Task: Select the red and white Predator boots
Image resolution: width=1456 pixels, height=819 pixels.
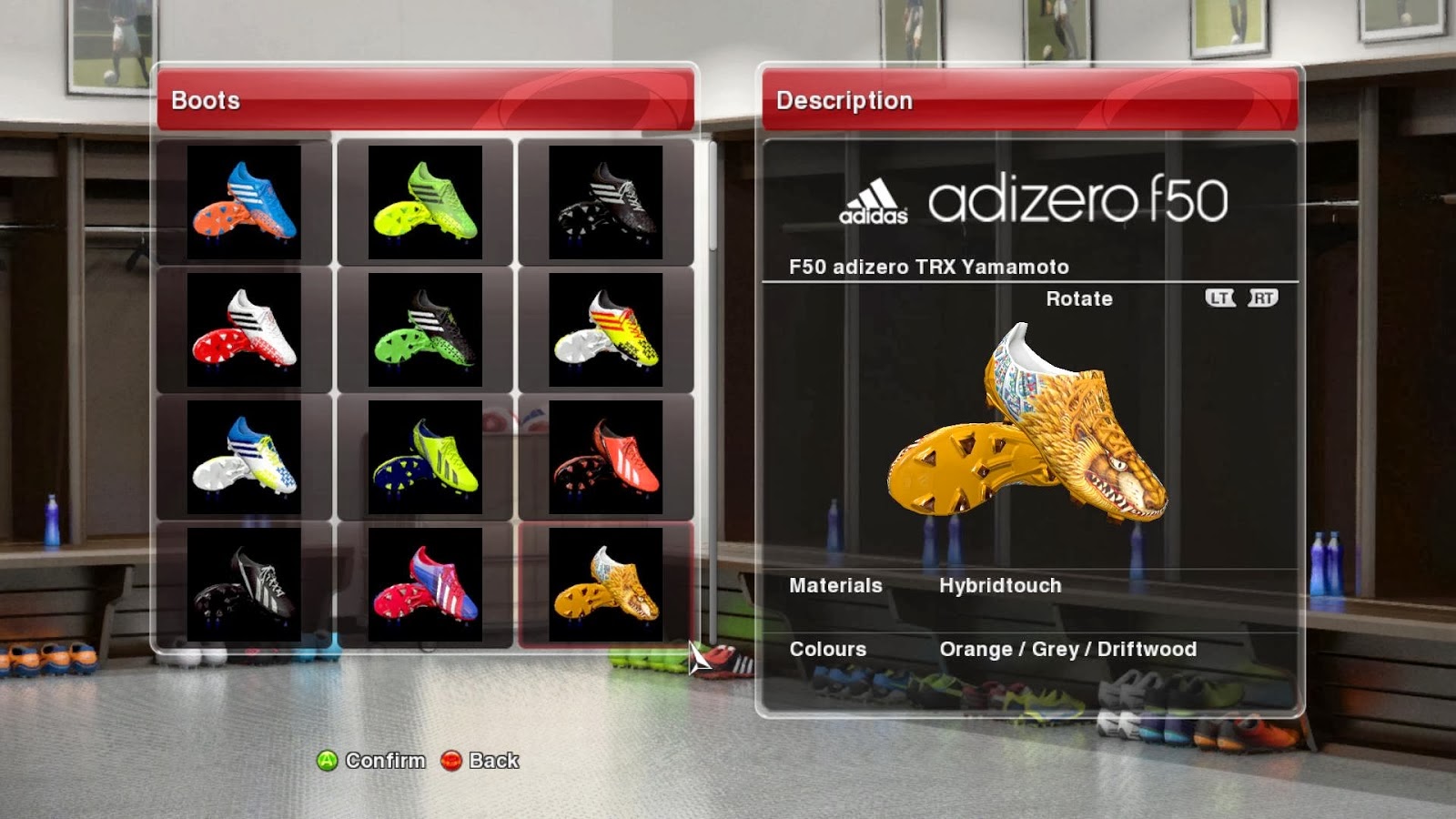Action: click(x=249, y=330)
